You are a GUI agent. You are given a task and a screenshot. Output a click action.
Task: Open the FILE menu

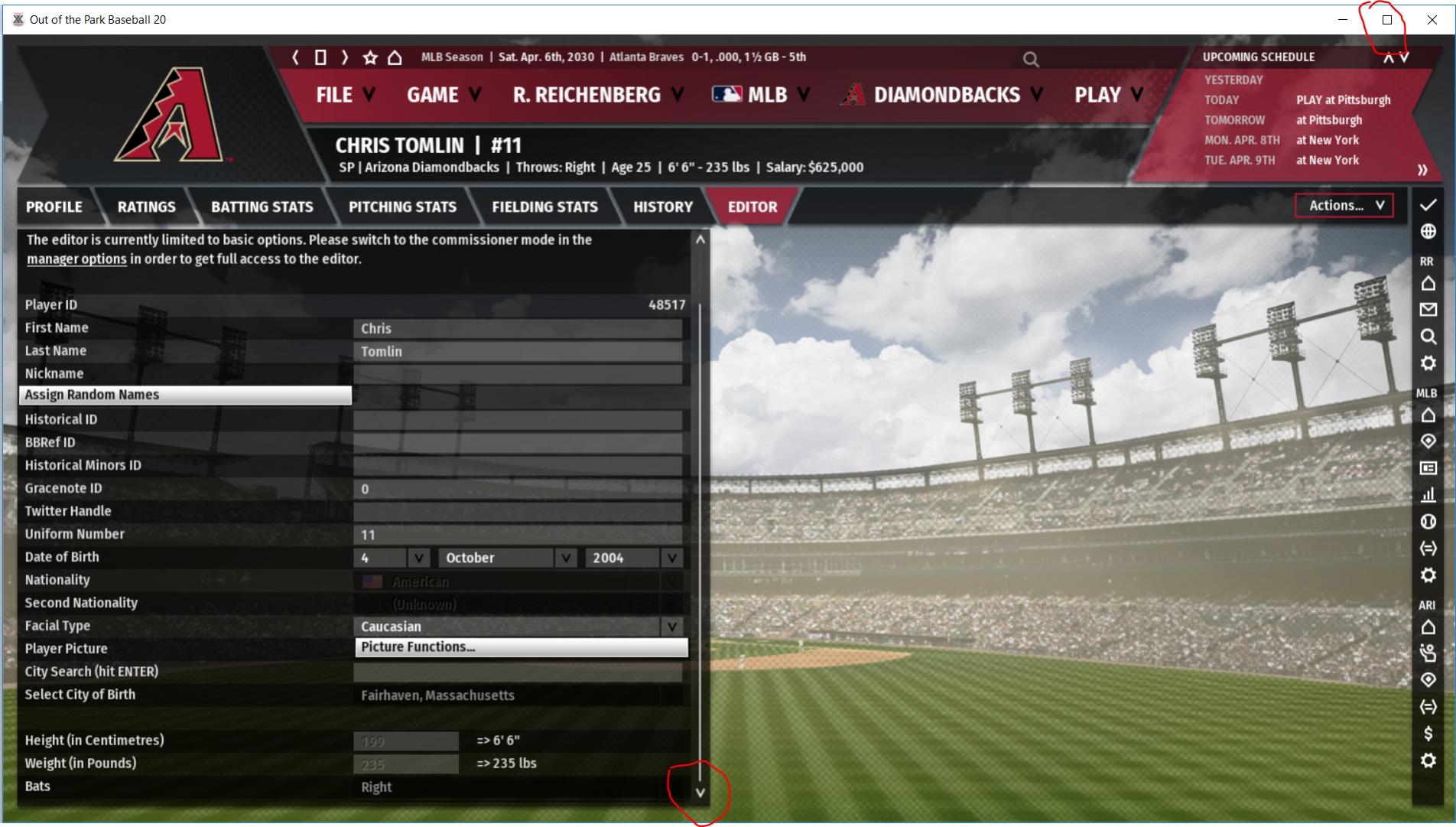click(345, 95)
